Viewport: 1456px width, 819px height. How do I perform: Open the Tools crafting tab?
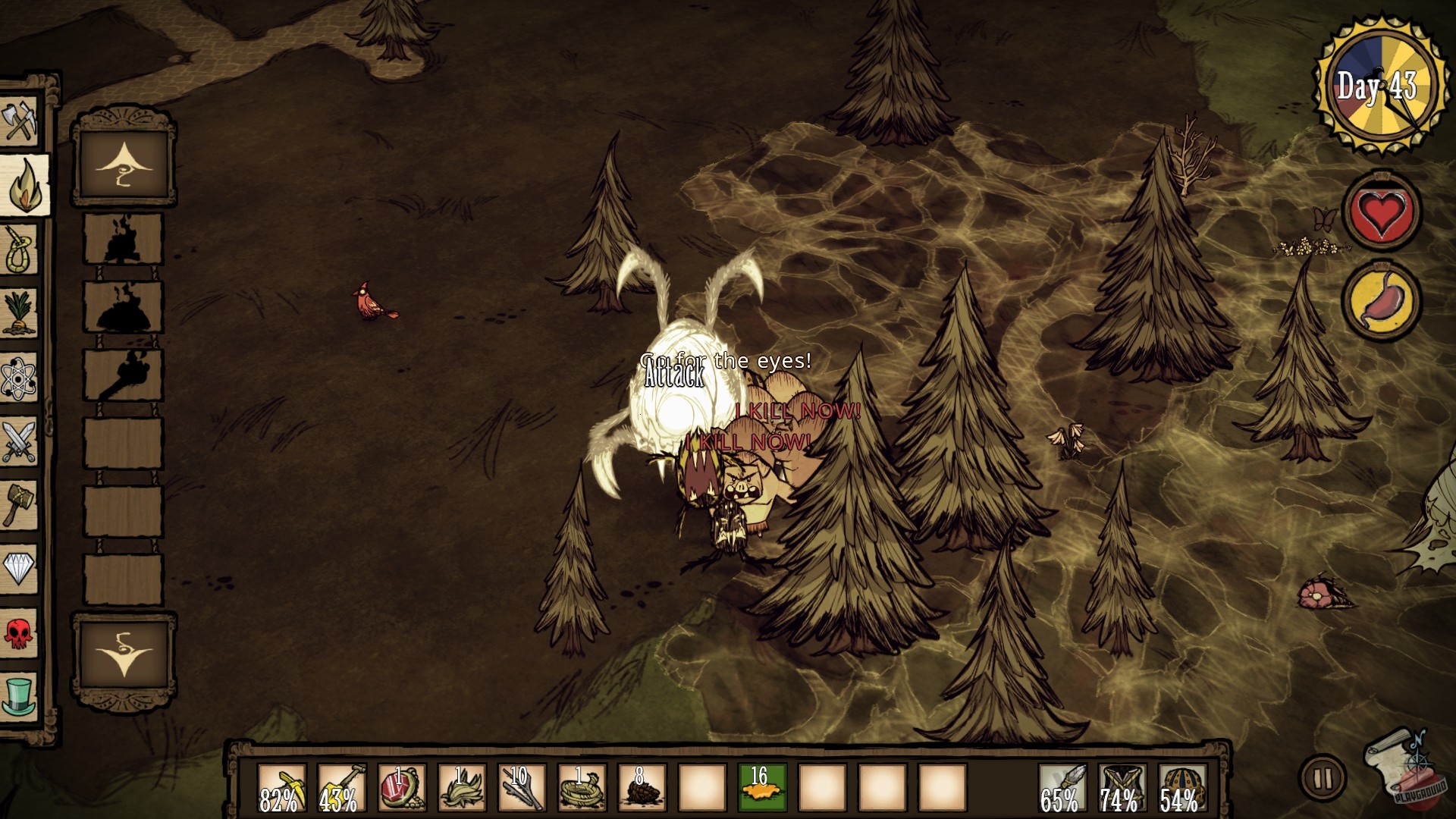coord(20,120)
